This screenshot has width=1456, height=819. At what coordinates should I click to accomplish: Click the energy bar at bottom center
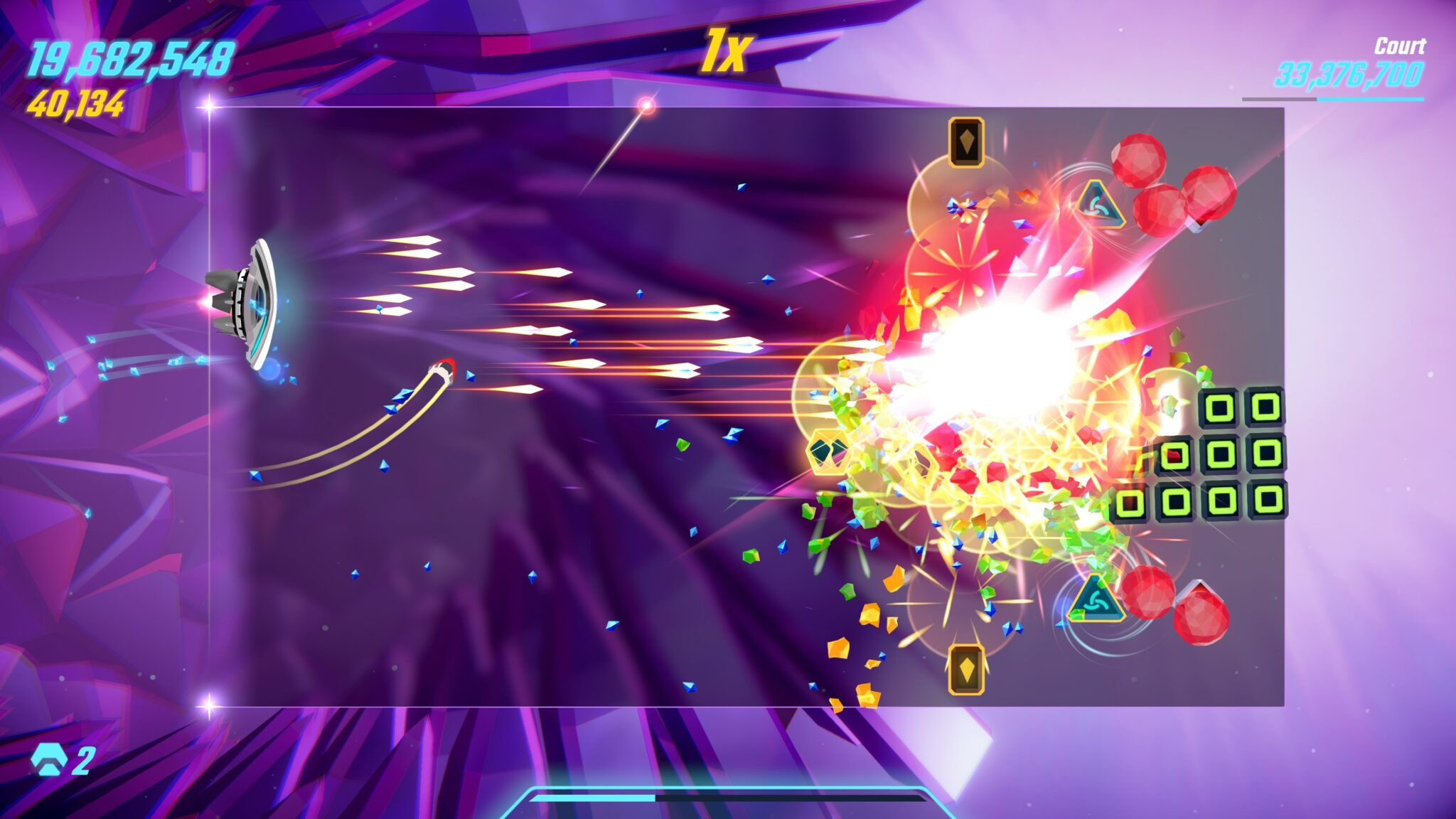(x=728, y=799)
